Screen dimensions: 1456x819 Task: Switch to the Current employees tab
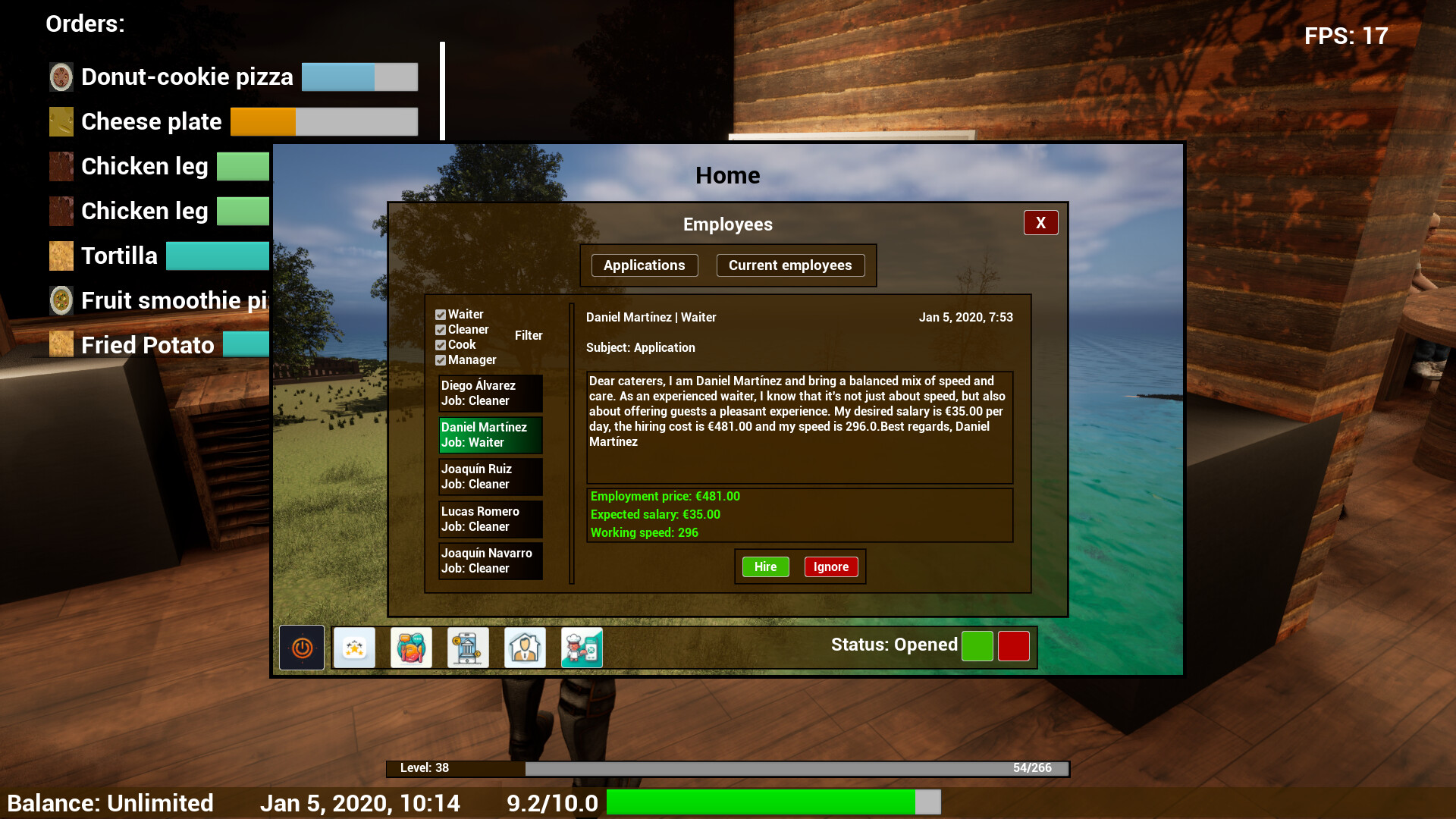tap(790, 265)
